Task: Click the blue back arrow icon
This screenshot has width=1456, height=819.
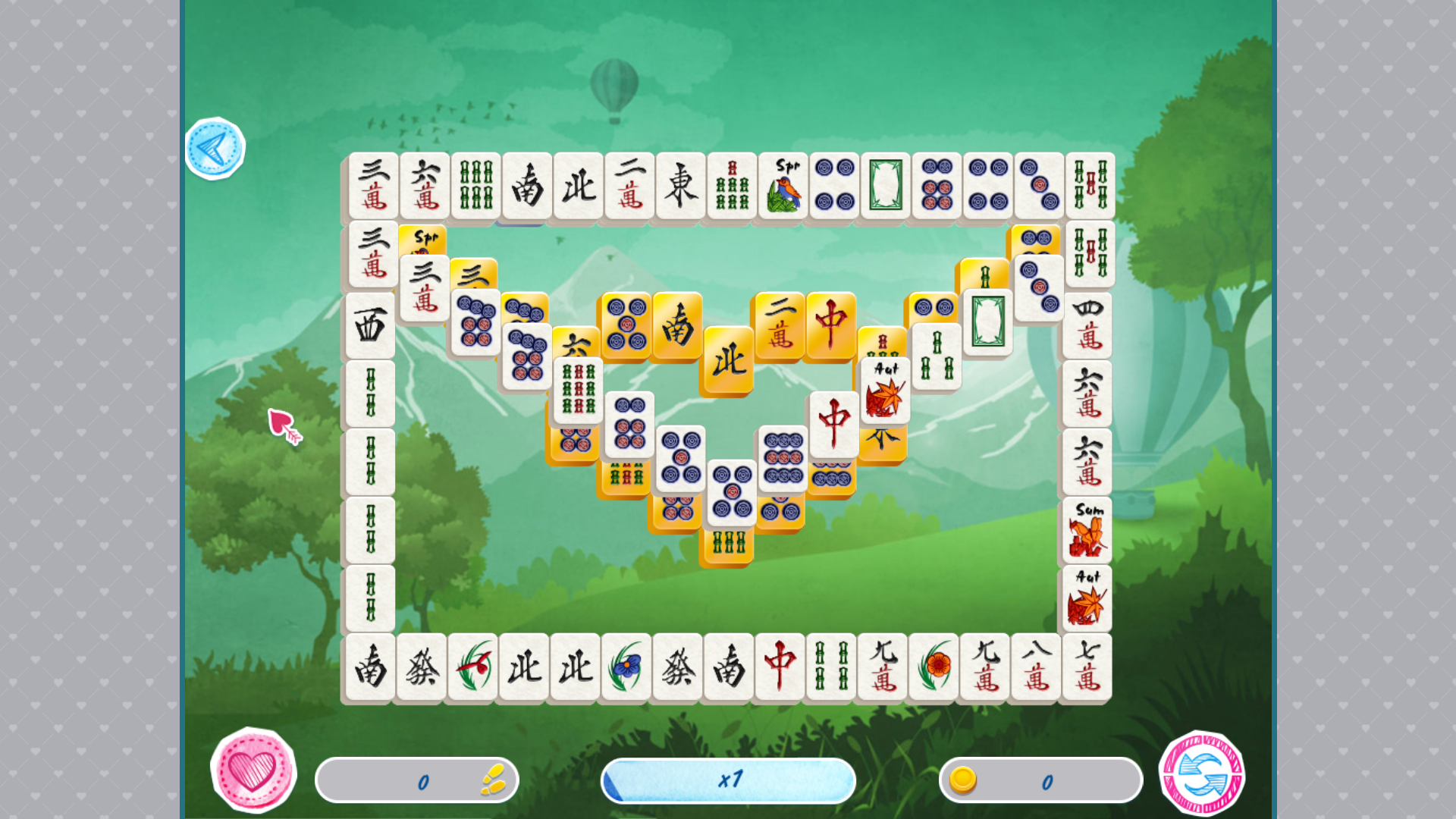Action: (x=215, y=148)
